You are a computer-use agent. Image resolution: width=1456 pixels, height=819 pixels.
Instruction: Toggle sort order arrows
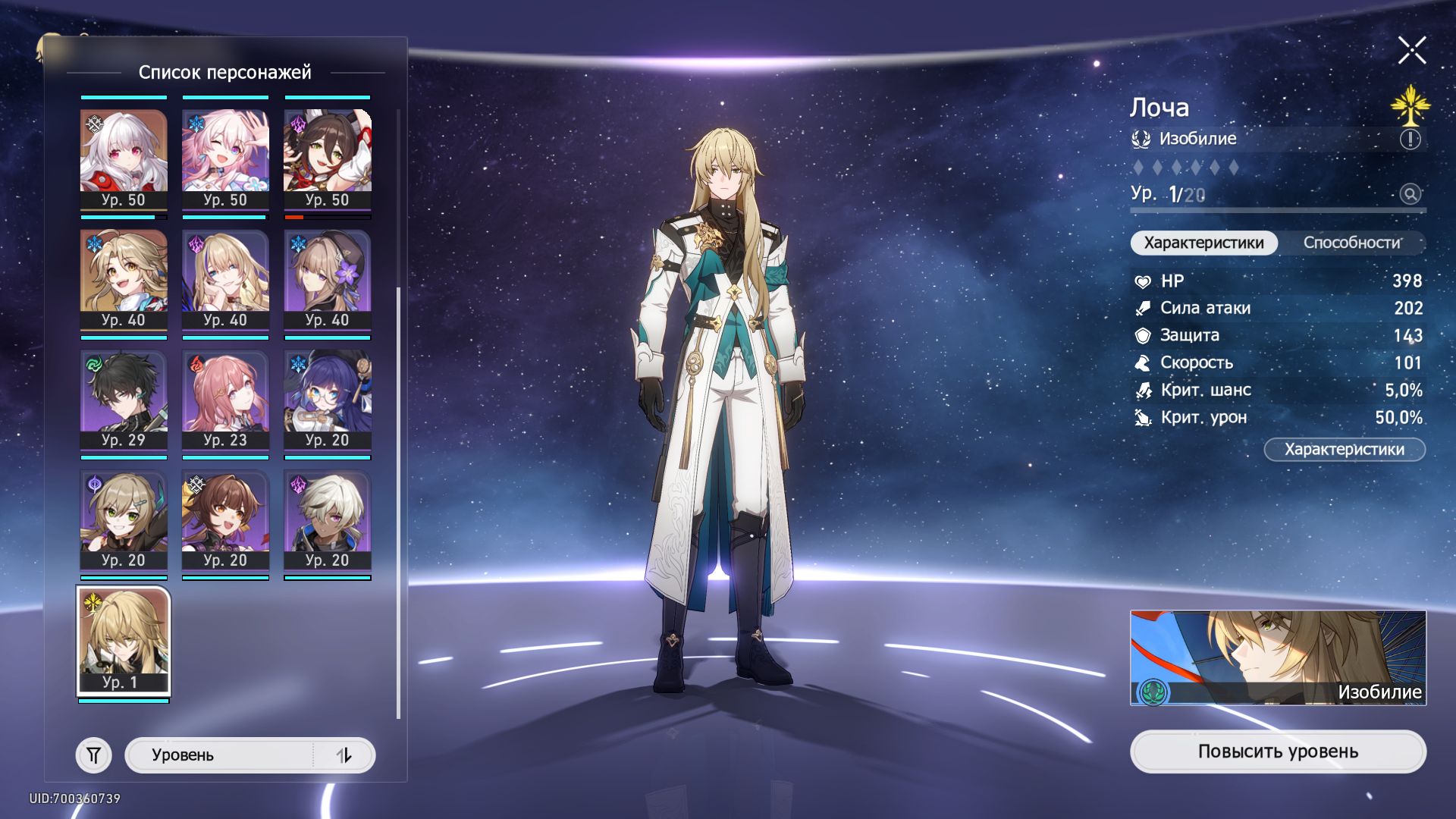tap(344, 755)
